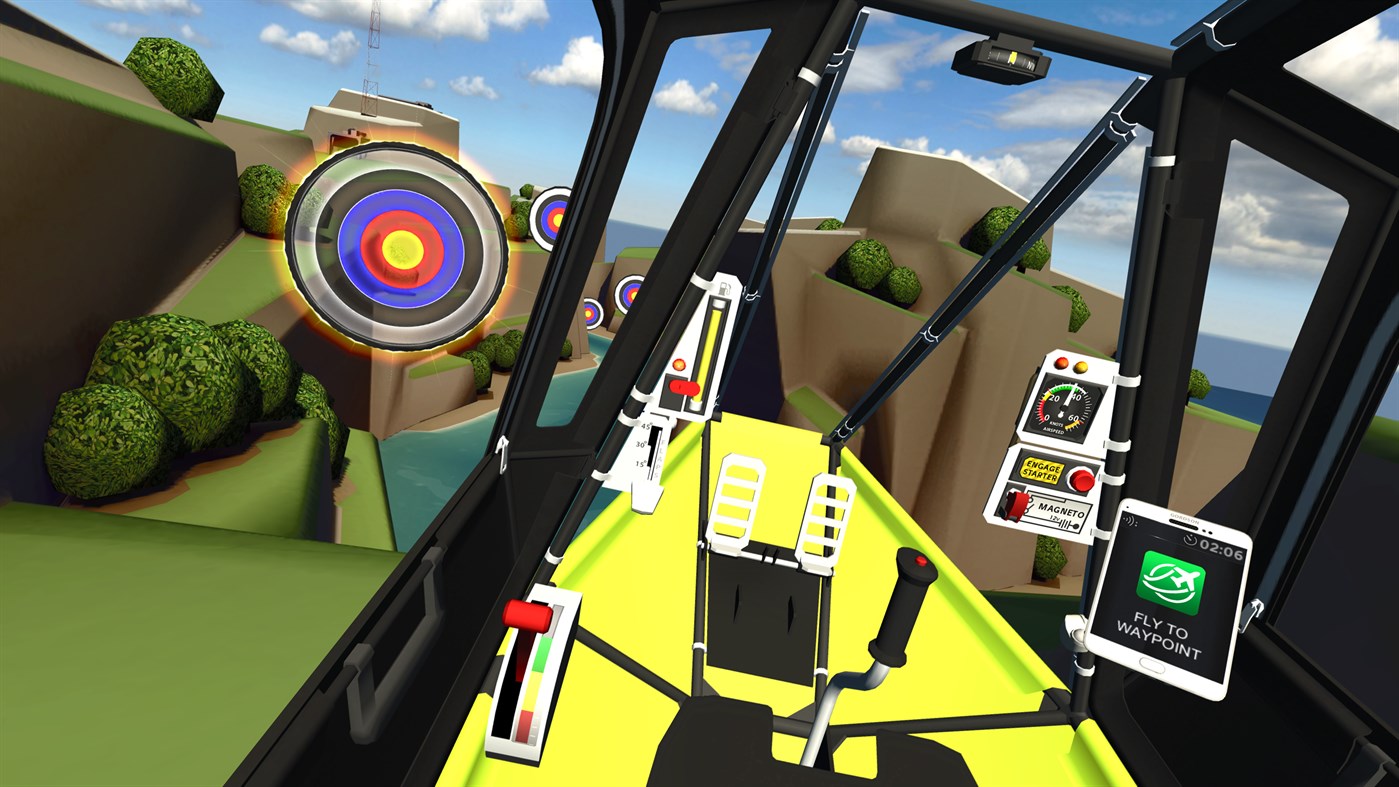Click the red indicator light beside the fuel gauge
Screen dimensions: 1399x787
[680, 363]
